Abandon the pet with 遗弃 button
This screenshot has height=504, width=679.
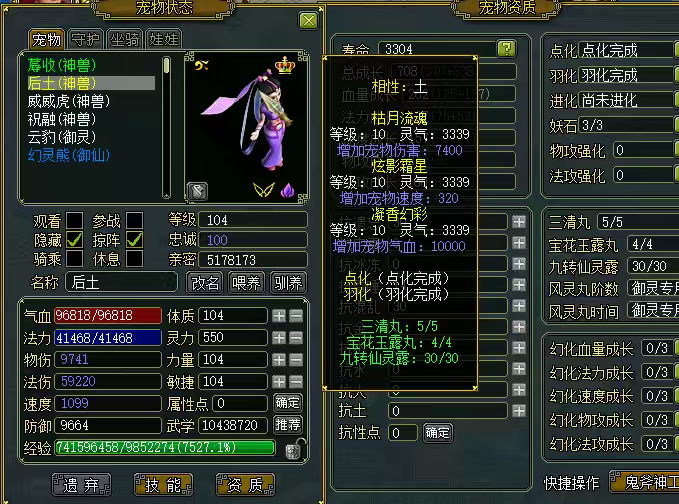point(82,486)
